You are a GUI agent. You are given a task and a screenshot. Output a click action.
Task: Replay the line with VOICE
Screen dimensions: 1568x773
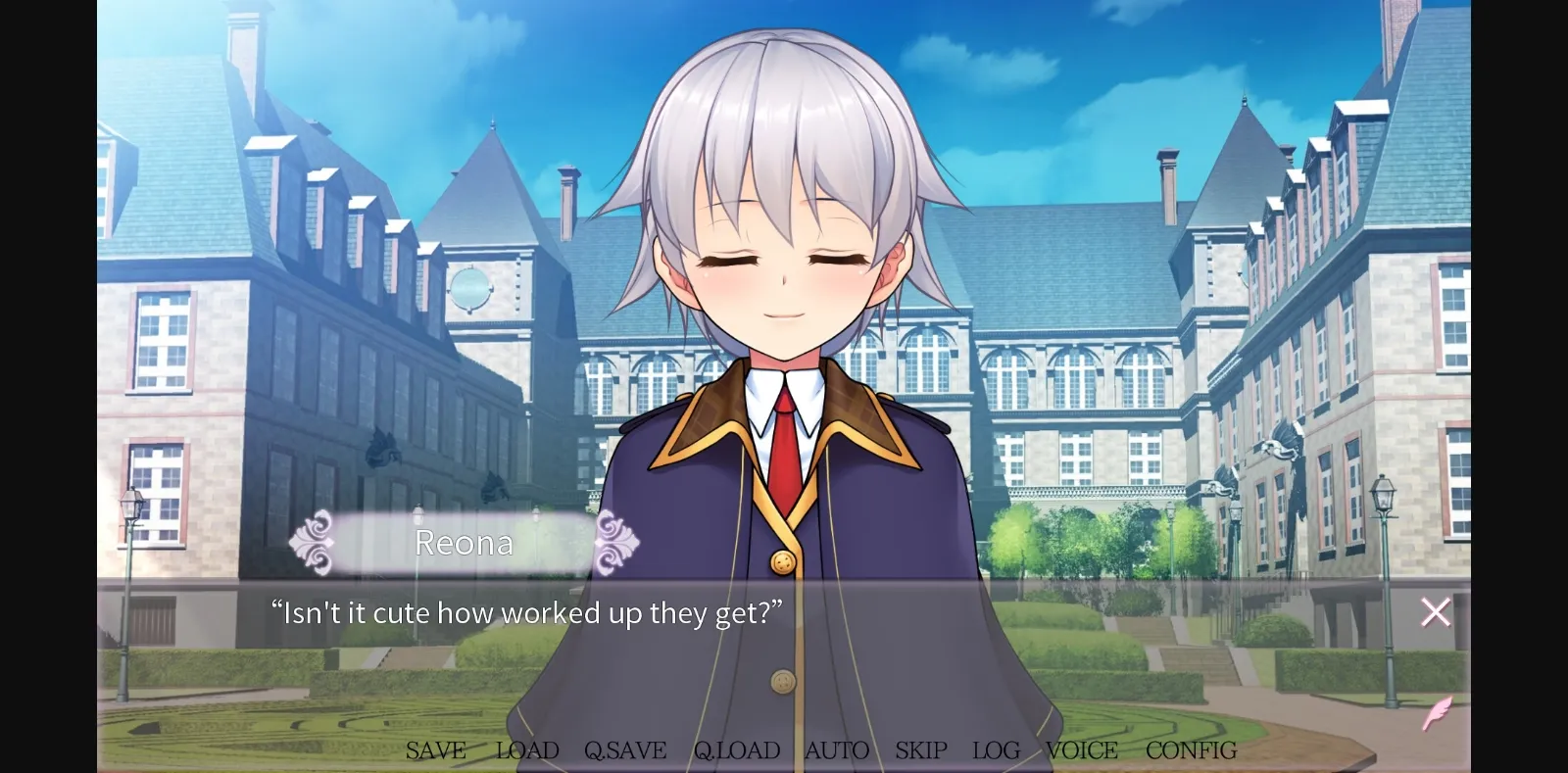(x=1083, y=750)
